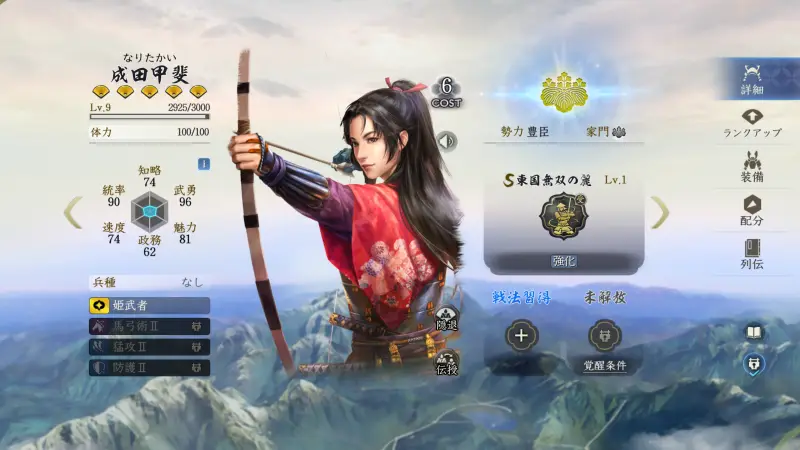Screen dimensions: 800x450
Task: Select the 馬弓術Ⅱ skill row
Action: [149, 326]
